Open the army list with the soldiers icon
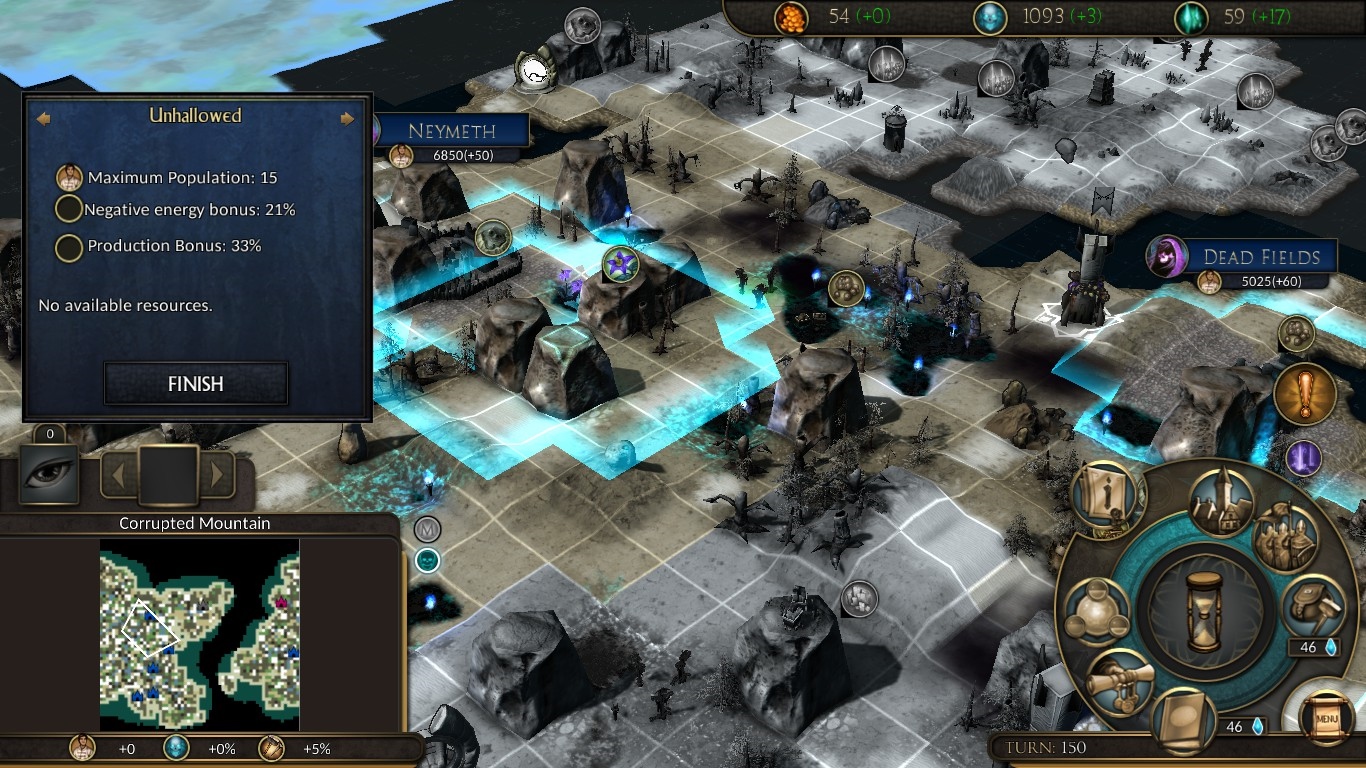The height and width of the screenshot is (768, 1366). pyautogui.click(x=1285, y=537)
